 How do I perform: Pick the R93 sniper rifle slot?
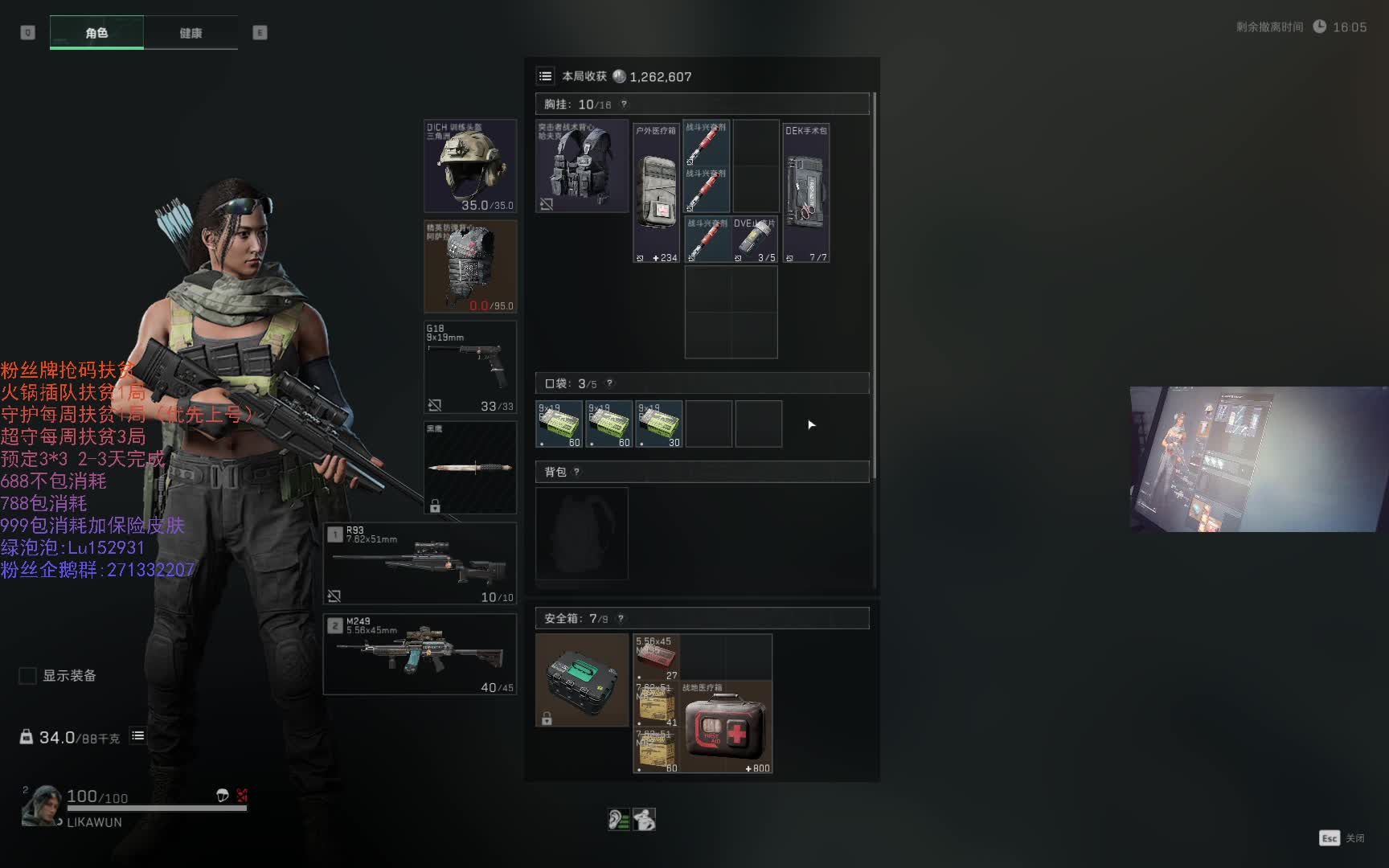420,563
